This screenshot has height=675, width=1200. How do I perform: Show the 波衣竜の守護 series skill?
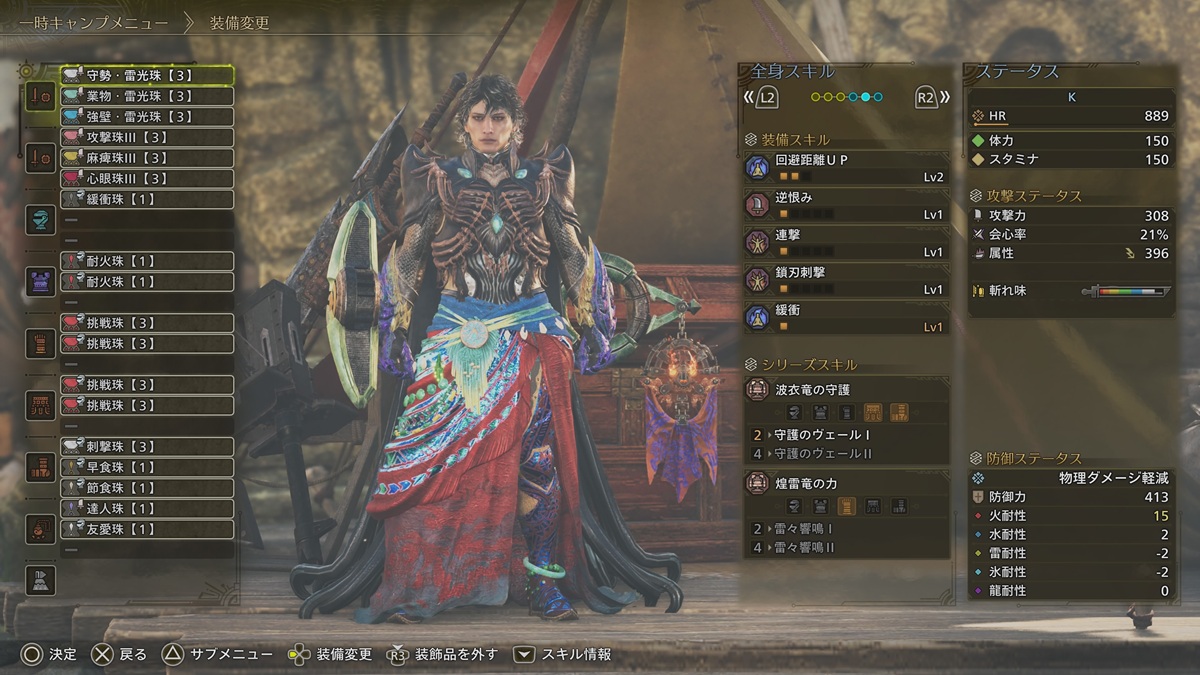846,400
